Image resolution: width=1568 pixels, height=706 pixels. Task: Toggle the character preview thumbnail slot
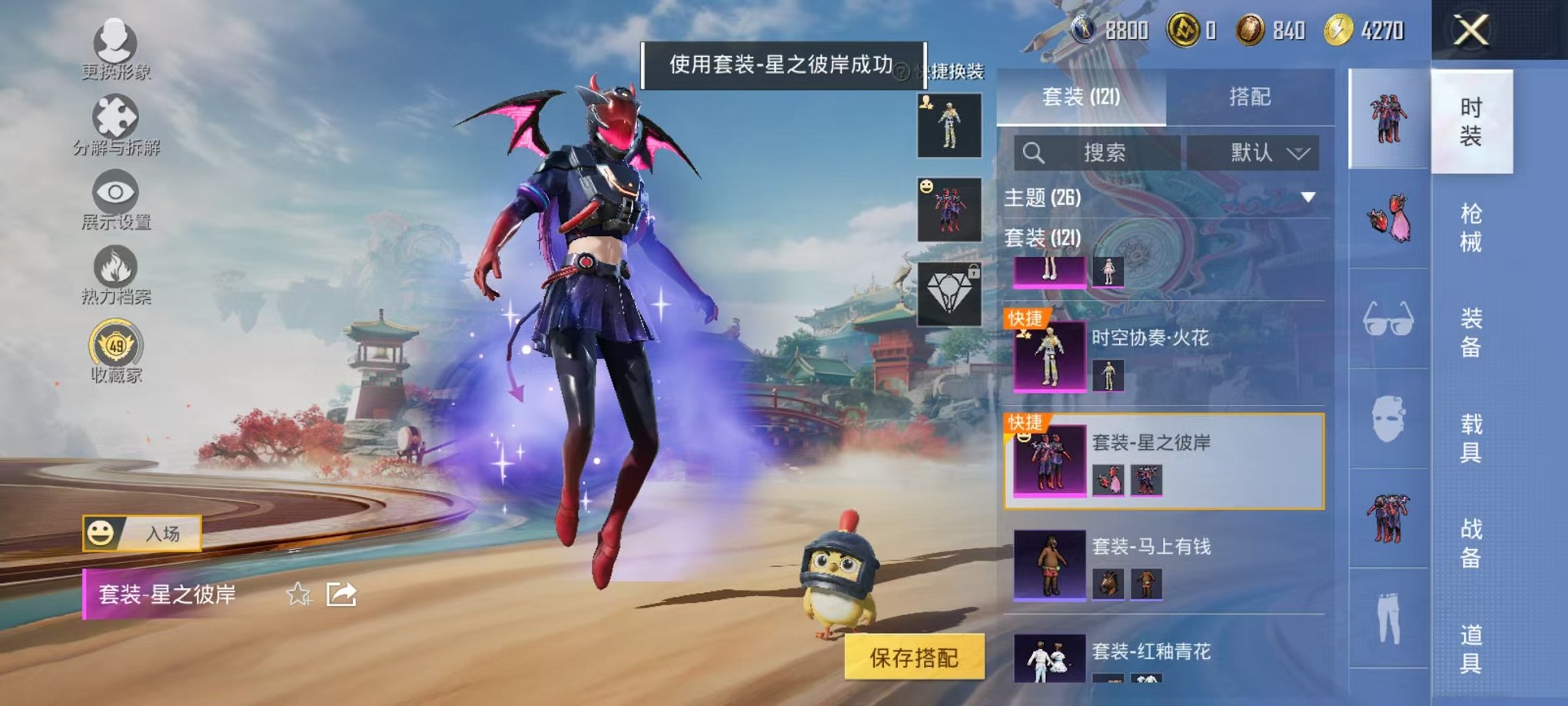tap(950, 125)
